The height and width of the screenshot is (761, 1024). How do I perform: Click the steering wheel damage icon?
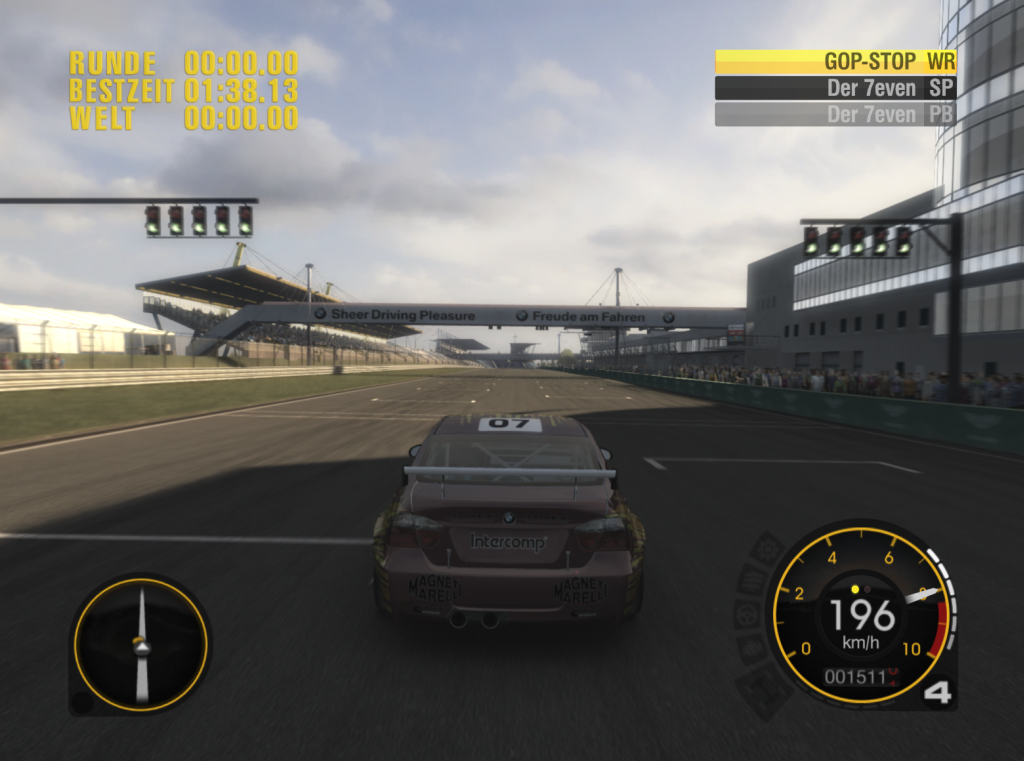point(748,613)
